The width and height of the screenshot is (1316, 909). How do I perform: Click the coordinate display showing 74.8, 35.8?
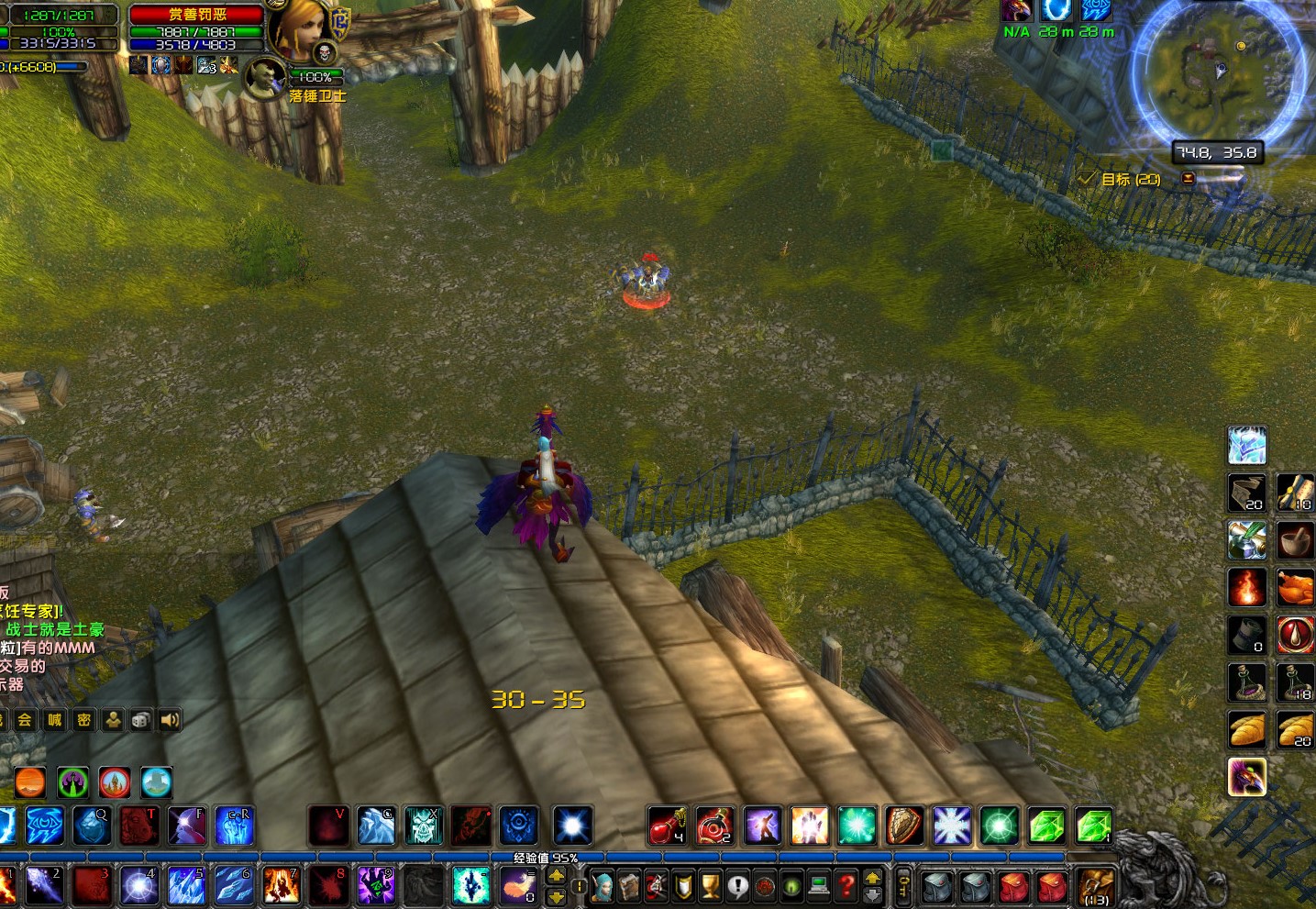[1218, 152]
